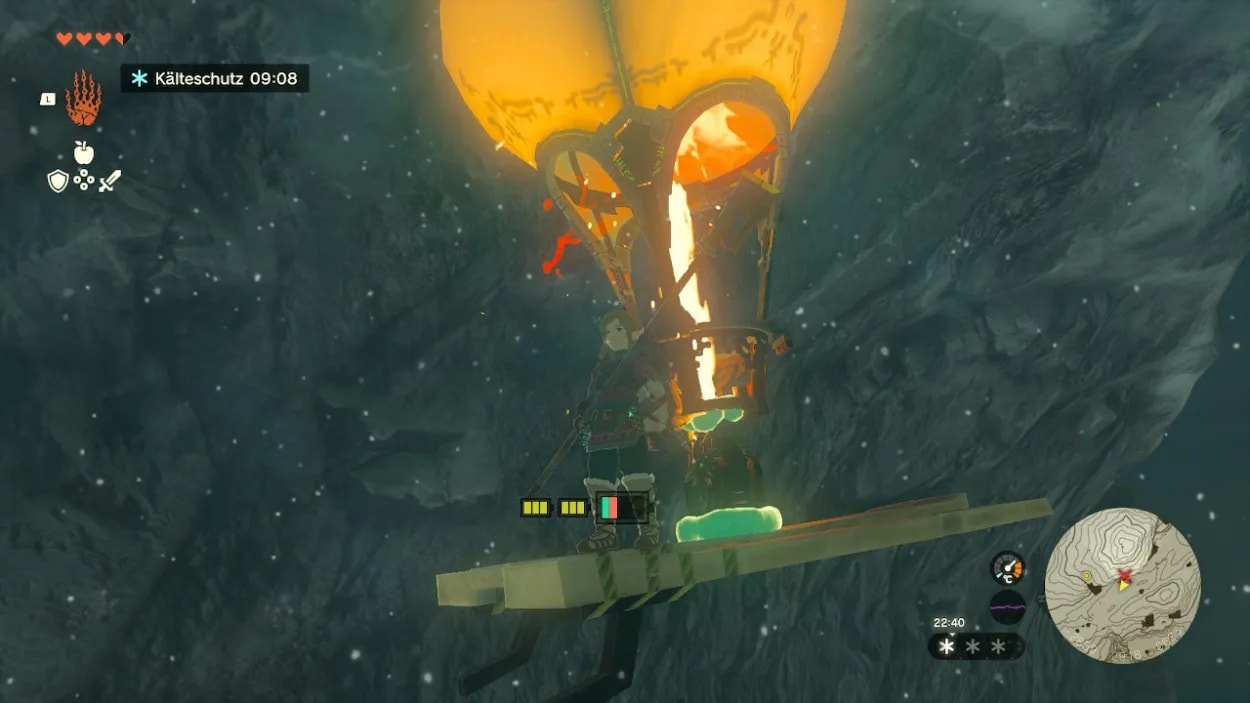Click the red X marker on minimap
This screenshot has width=1250, height=703.
[x=1125, y=574]
